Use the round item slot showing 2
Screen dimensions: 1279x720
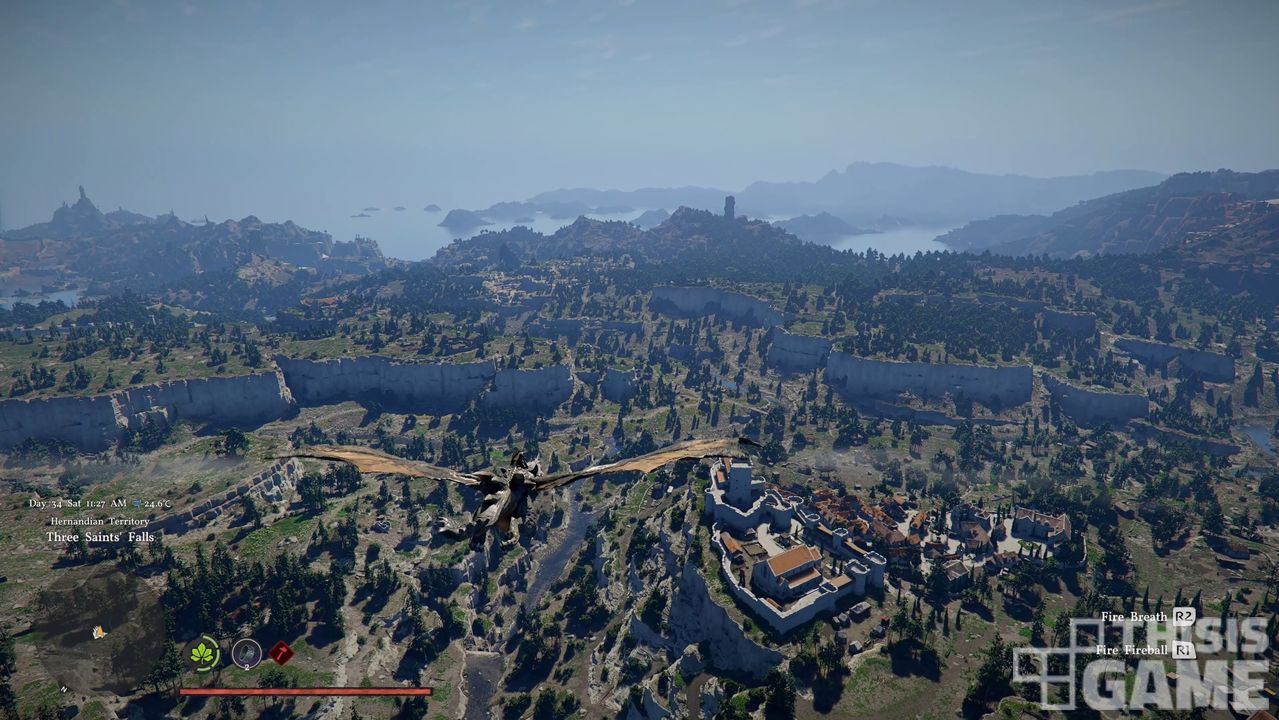(x=246, y=654)
